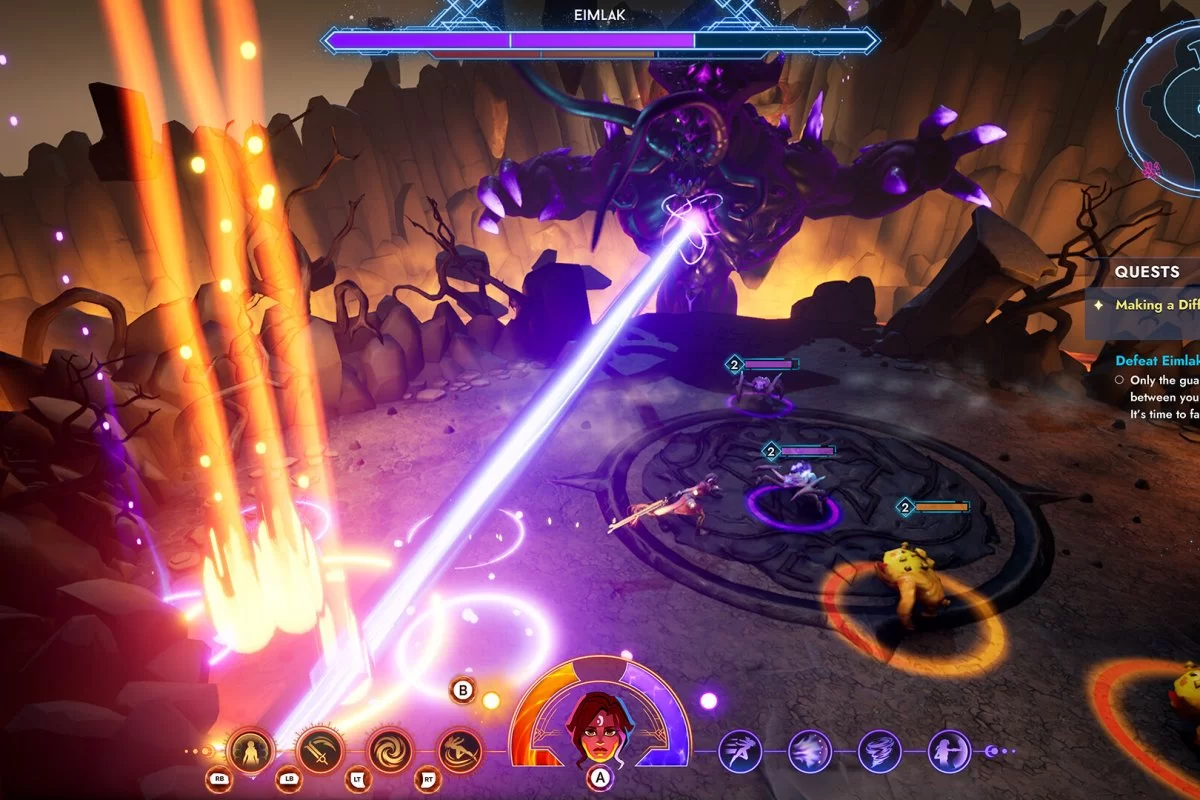
Task: Activate the purple archer ability
Action: pyautogui.click(x=949, y=751)
